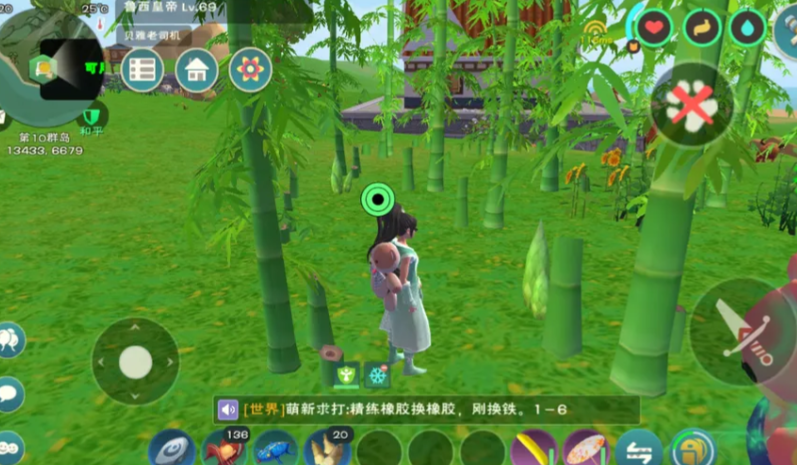Screen dimensions: 797x465
Task: Tap the green shield status icon
Action: coord(347,374)
